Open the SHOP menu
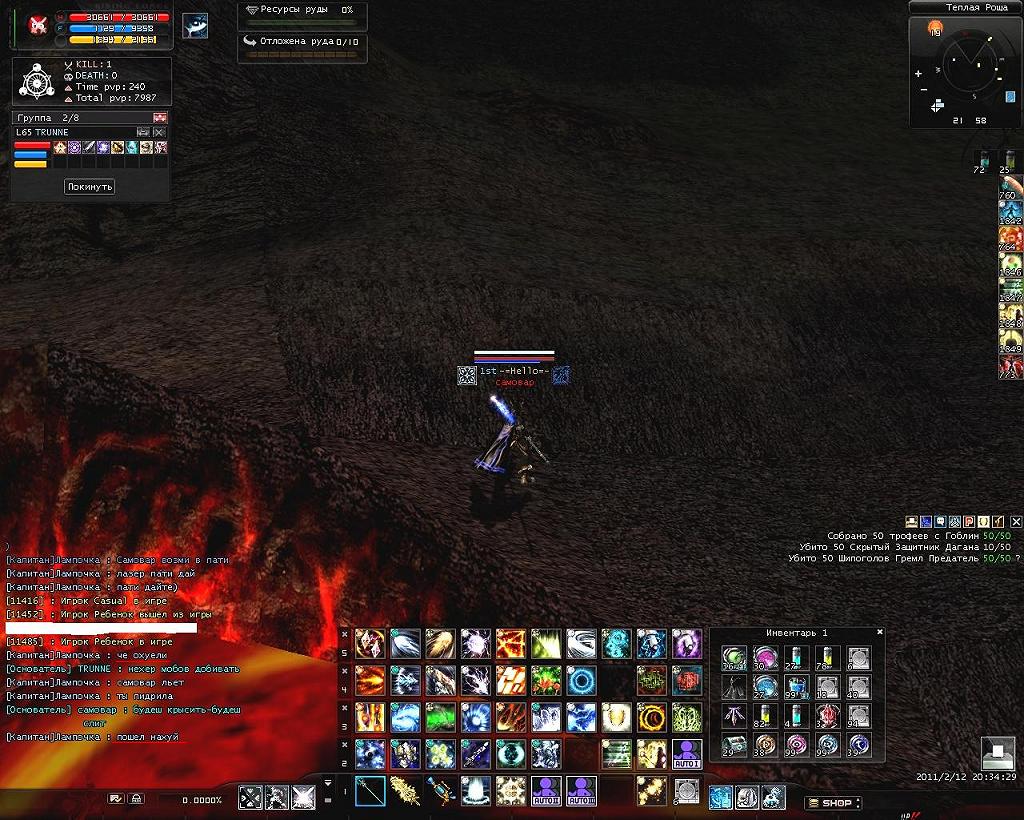 (833, 802)
